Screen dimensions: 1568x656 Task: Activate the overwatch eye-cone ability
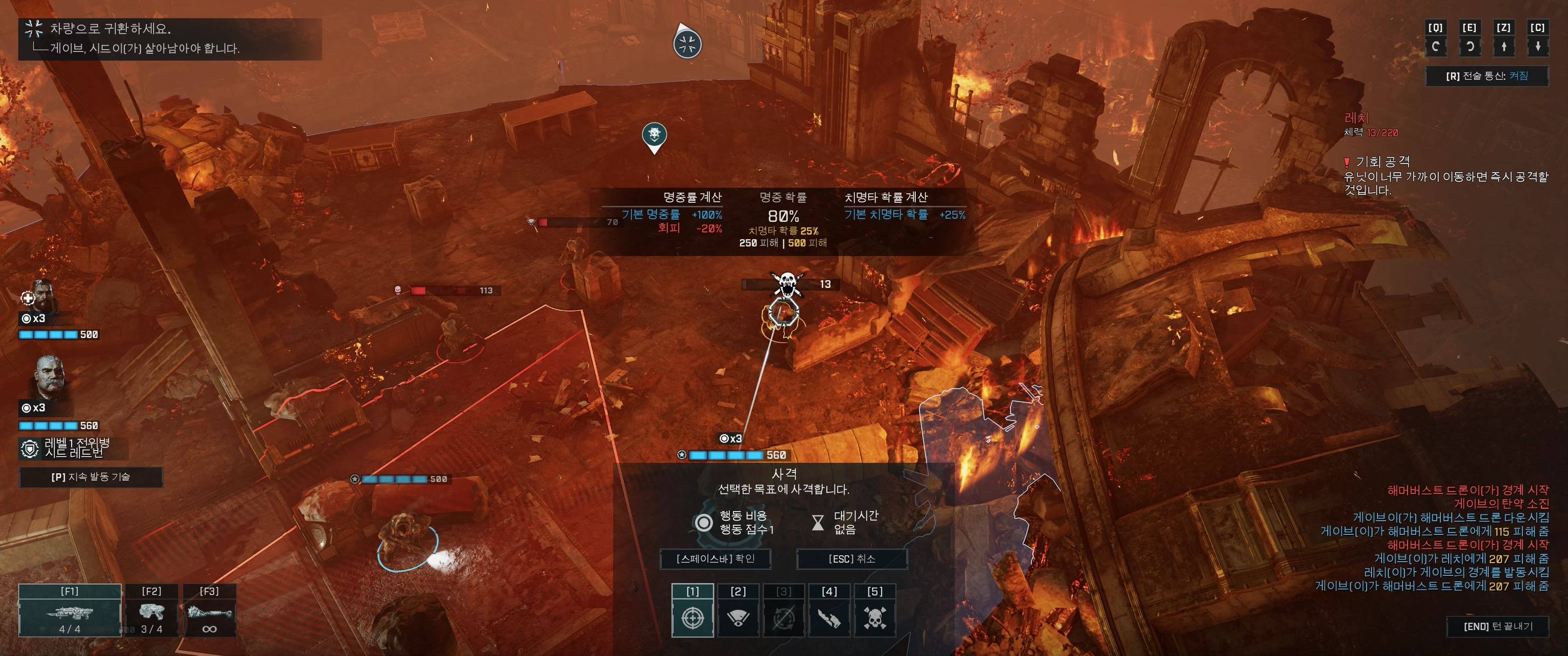tap(738, 611)
